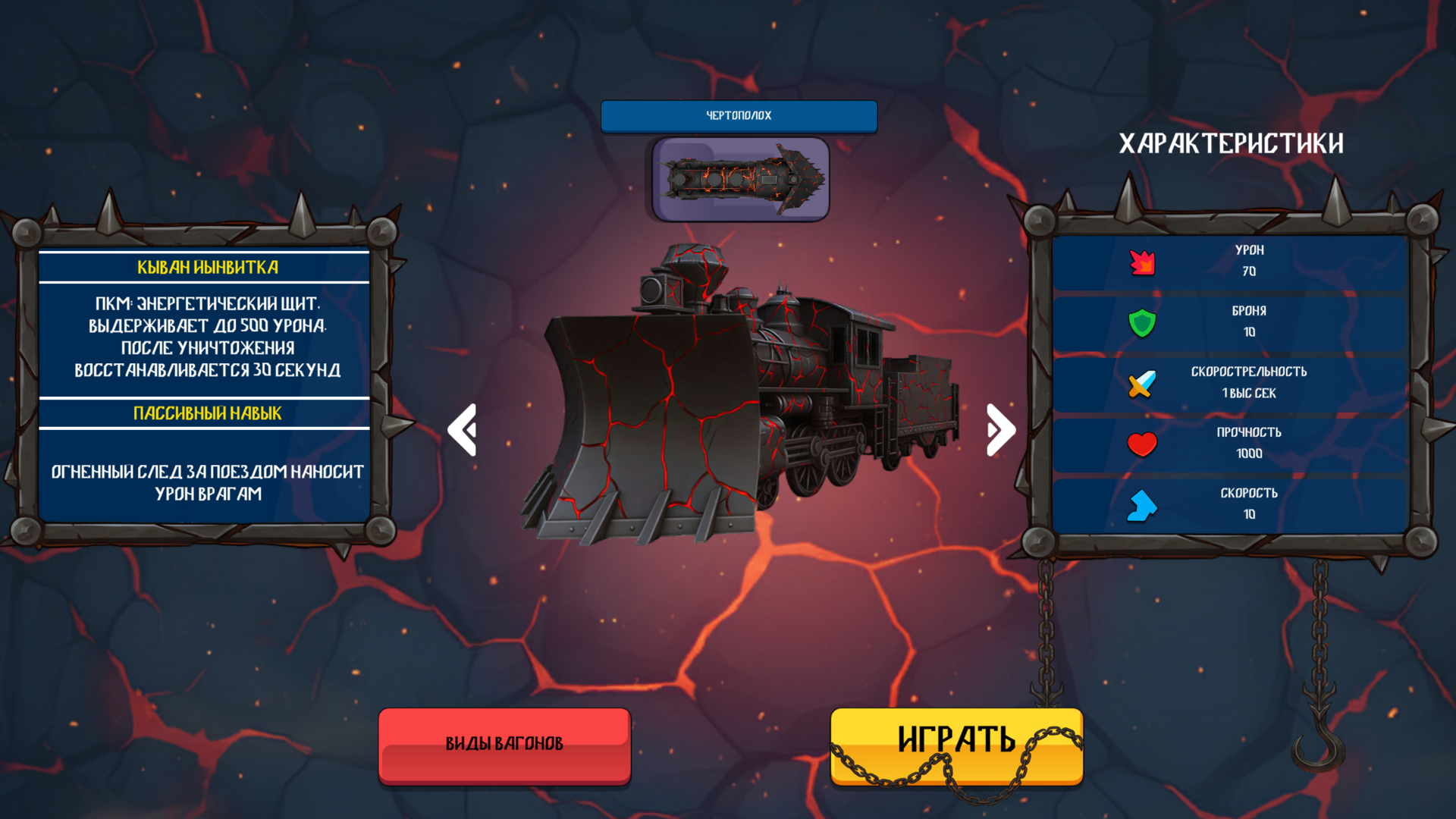Open ВИДЫ ВАГОНОВ menu

(x=504, y=744)
